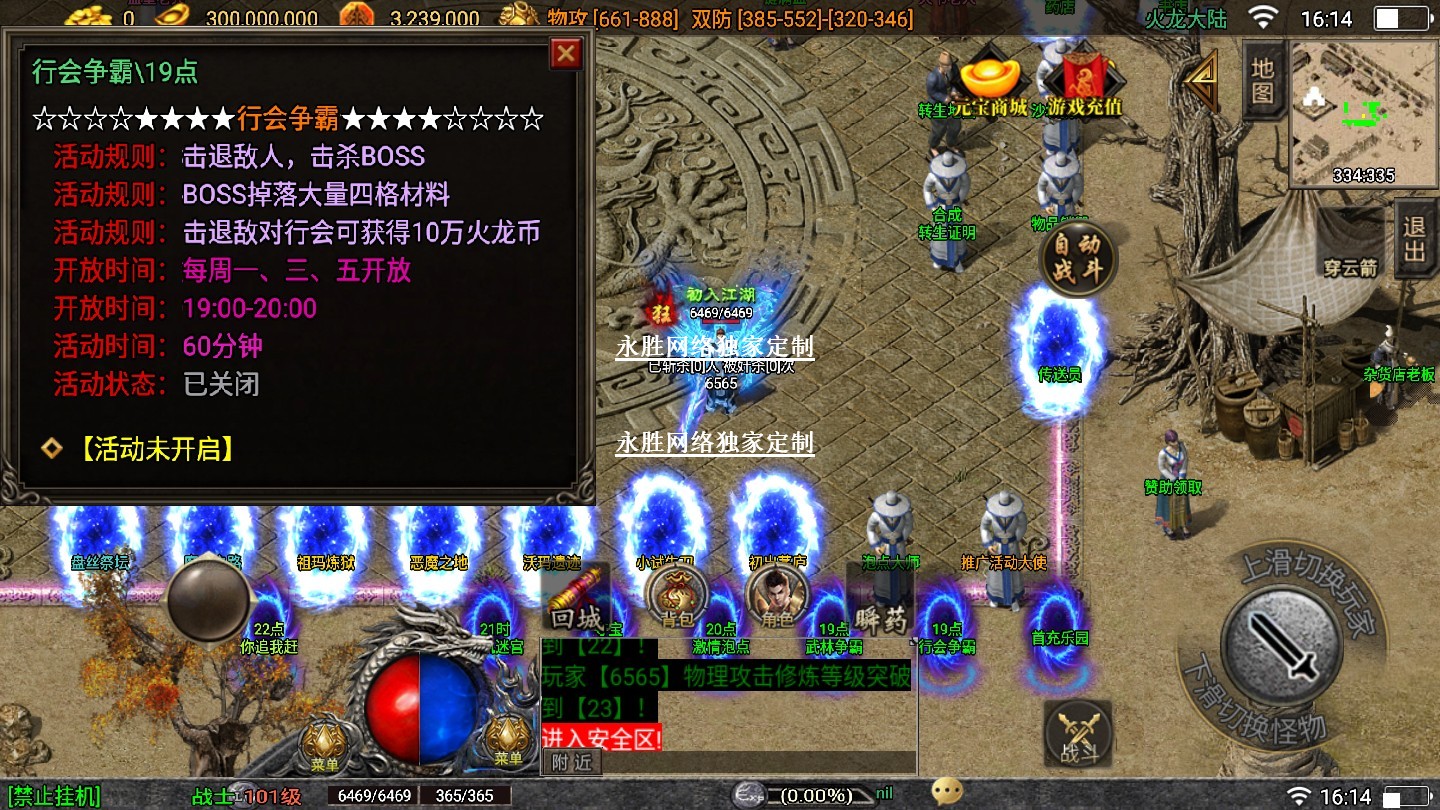The image size is (1440, 810).
Task: Tap the 退出 exit button
Action: tap(1414, 238)
